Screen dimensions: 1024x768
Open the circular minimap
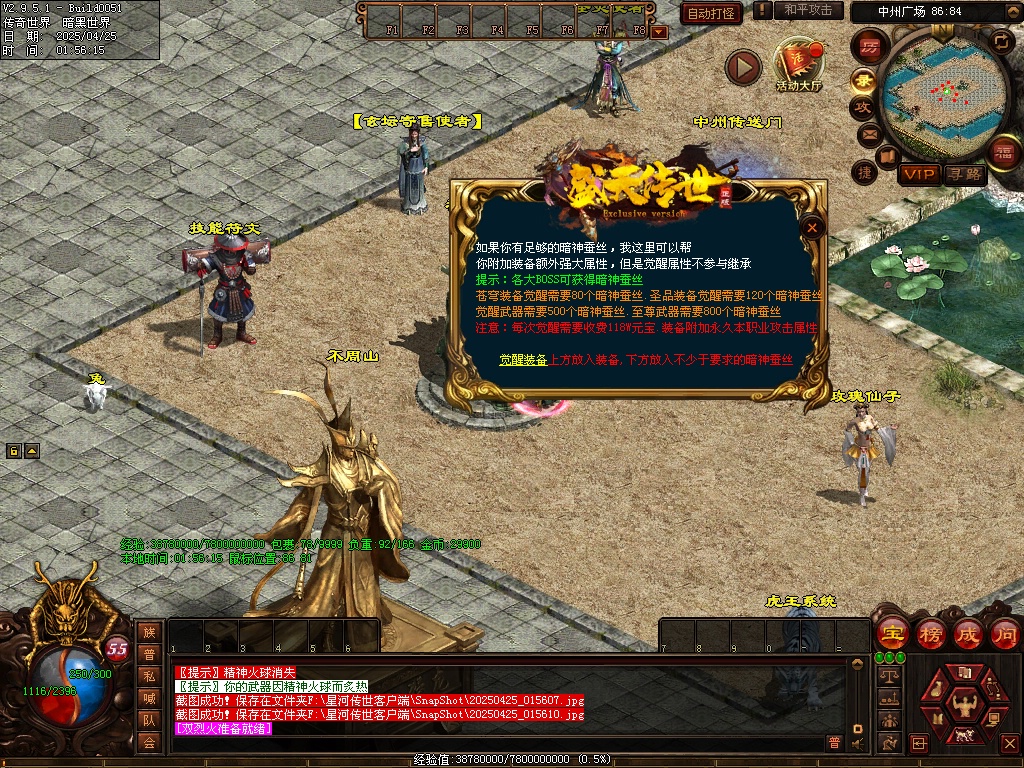tap(941, 93)
